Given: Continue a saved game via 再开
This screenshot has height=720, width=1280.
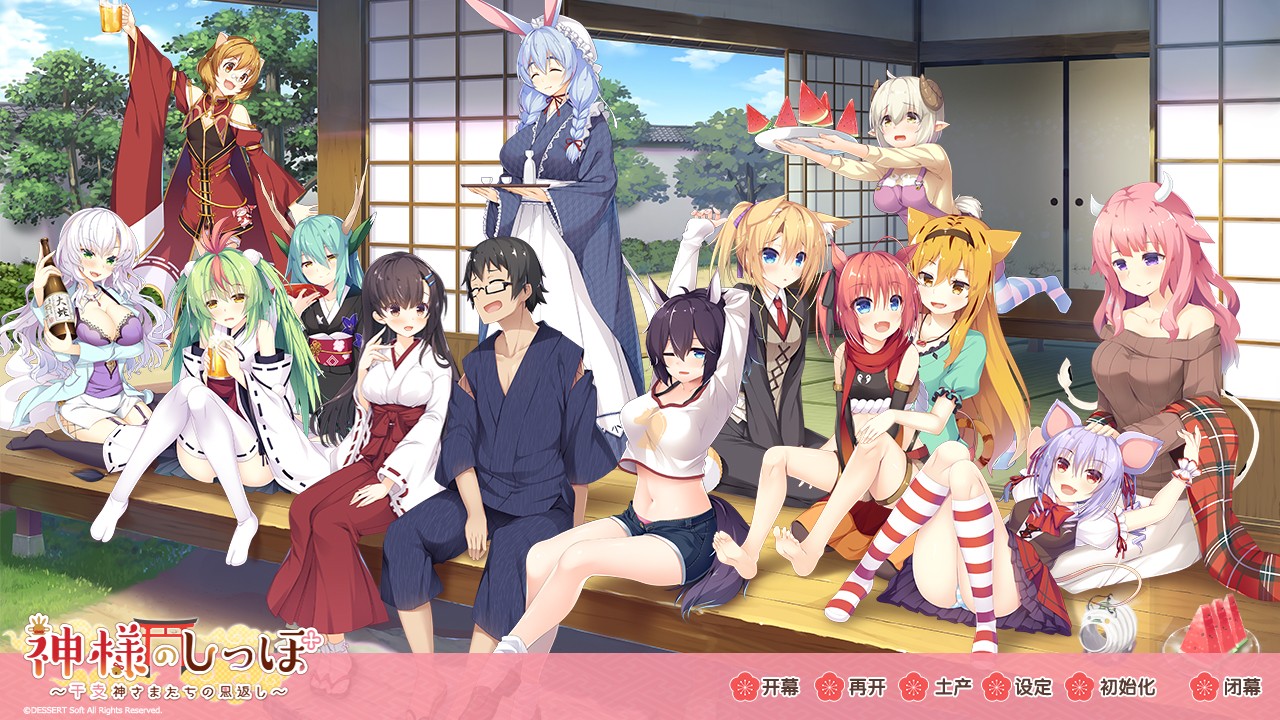Looking at the screenshot, I should pos(851,687).
